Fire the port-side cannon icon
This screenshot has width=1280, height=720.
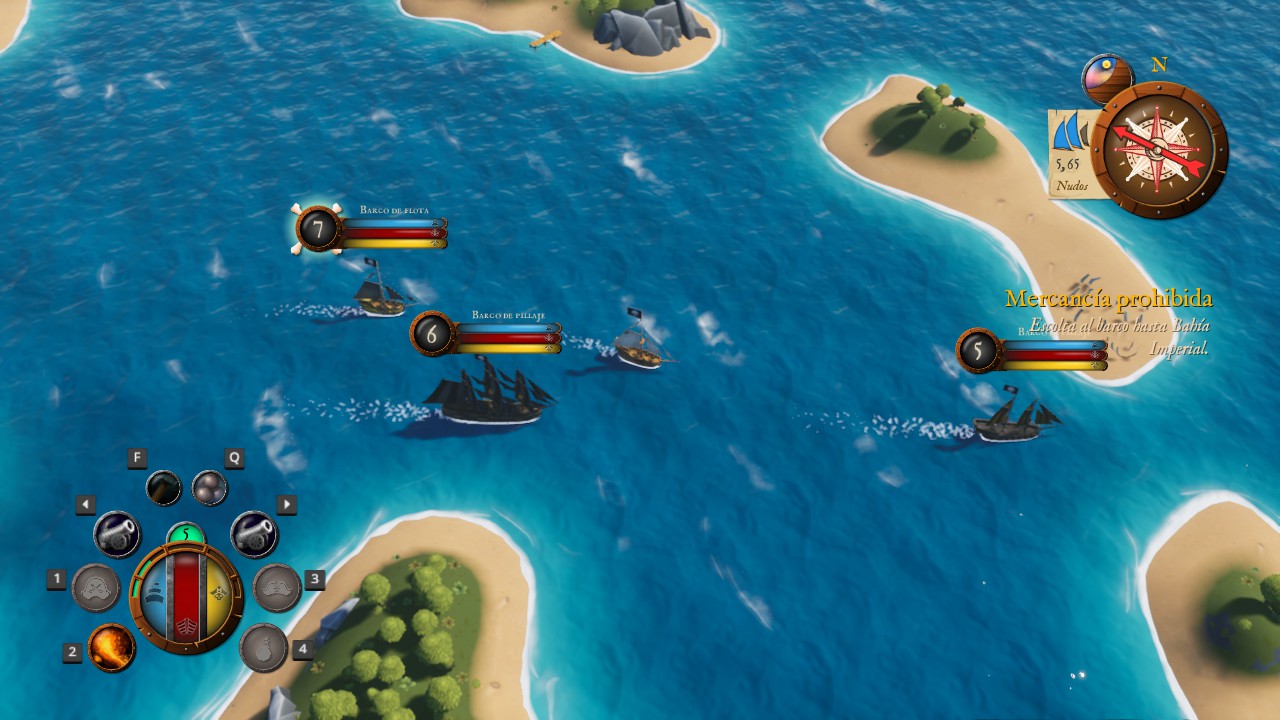coord(116,534)
